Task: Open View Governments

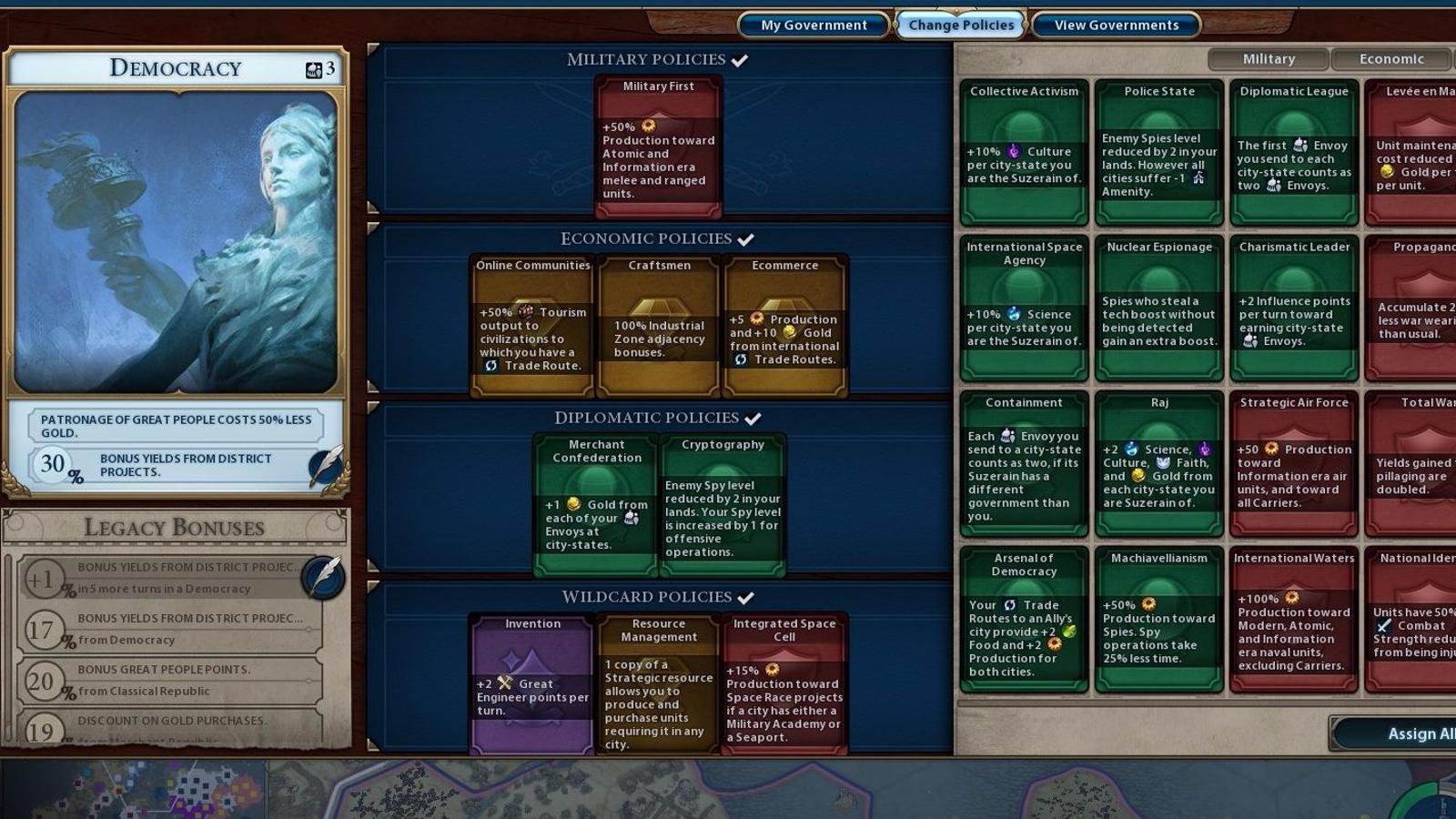Action: coord(1115,25)
